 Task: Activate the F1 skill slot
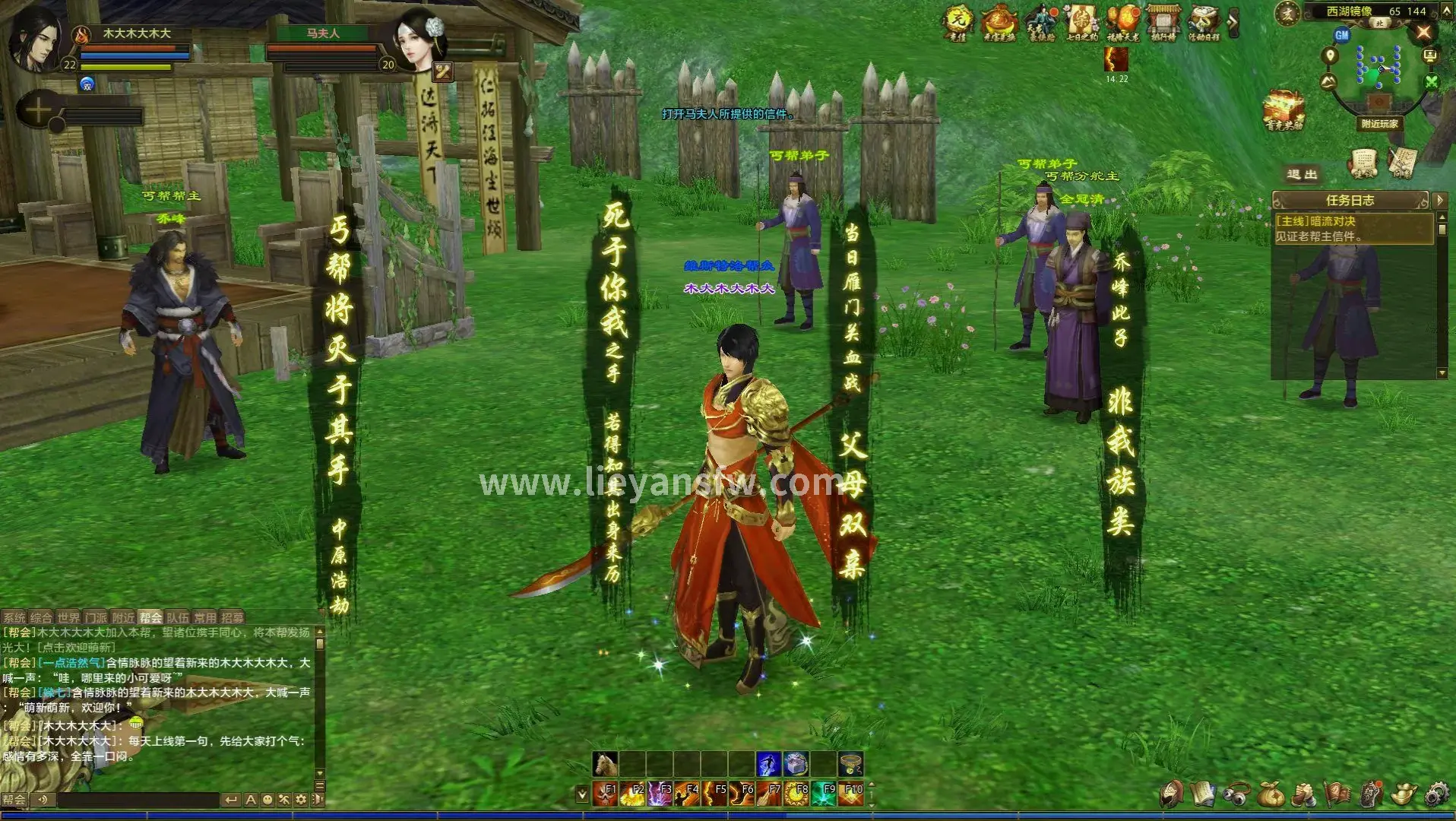606,794
